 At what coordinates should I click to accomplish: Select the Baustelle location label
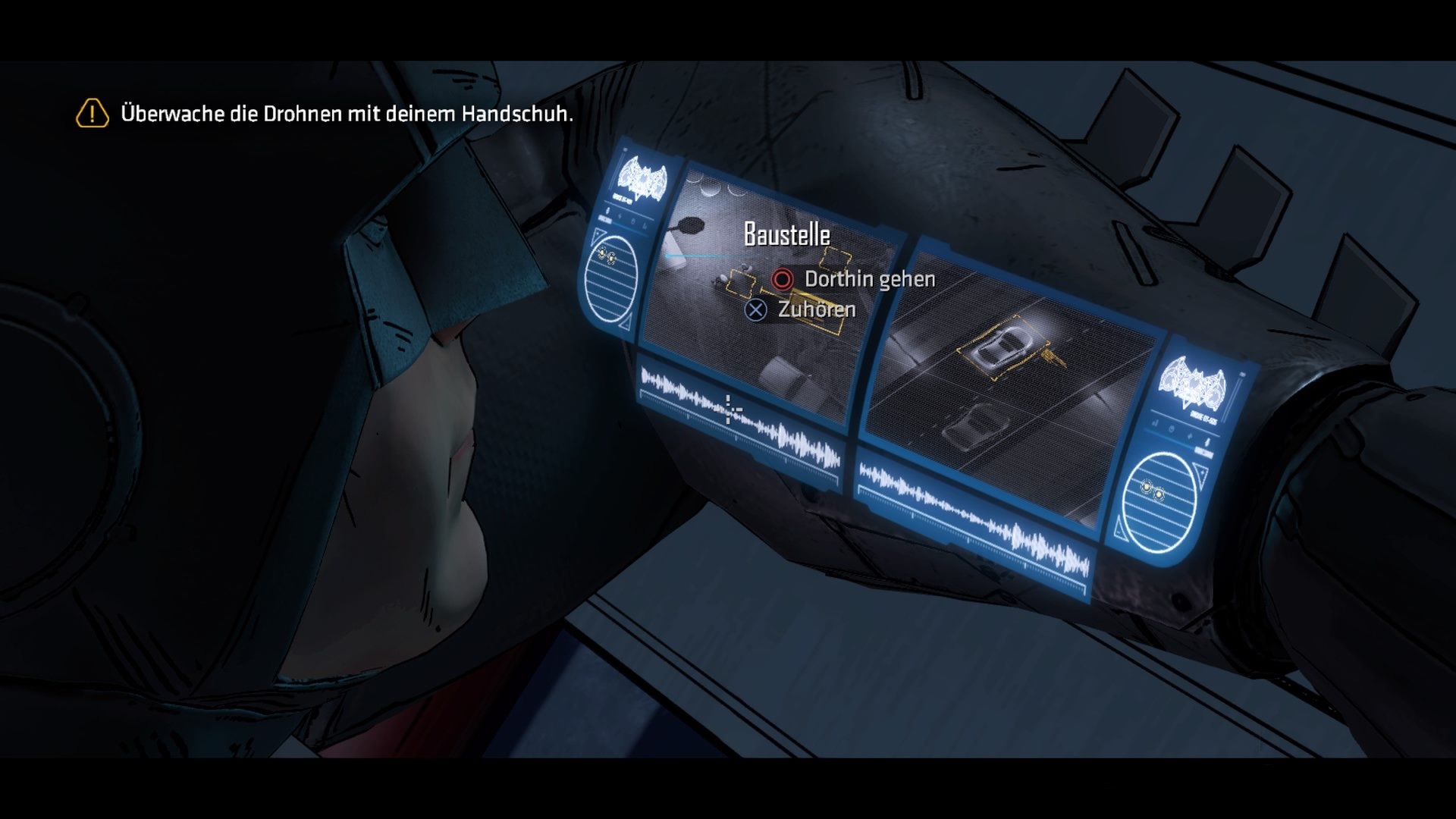point(786,235)
